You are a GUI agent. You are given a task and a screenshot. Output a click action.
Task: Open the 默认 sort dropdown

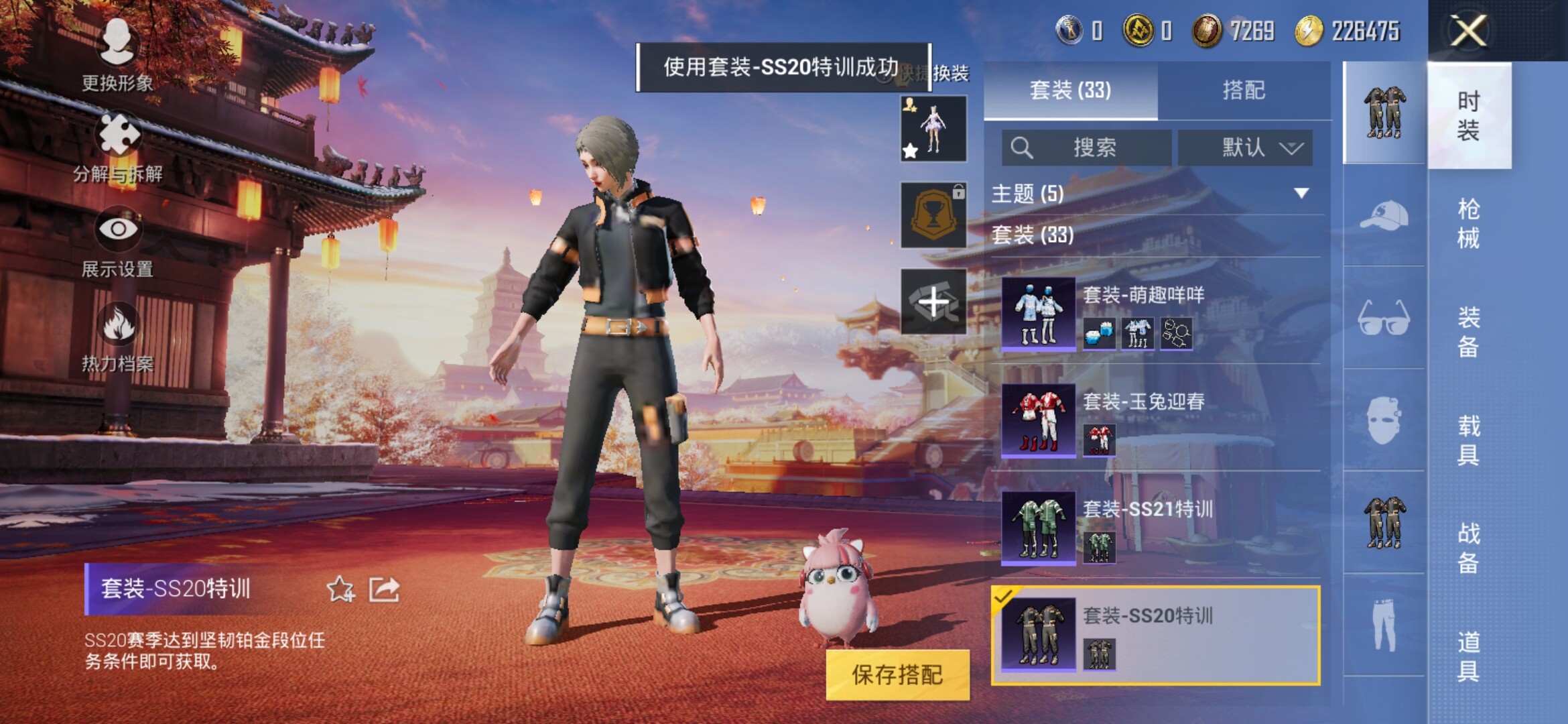(x=1245, y=147)
